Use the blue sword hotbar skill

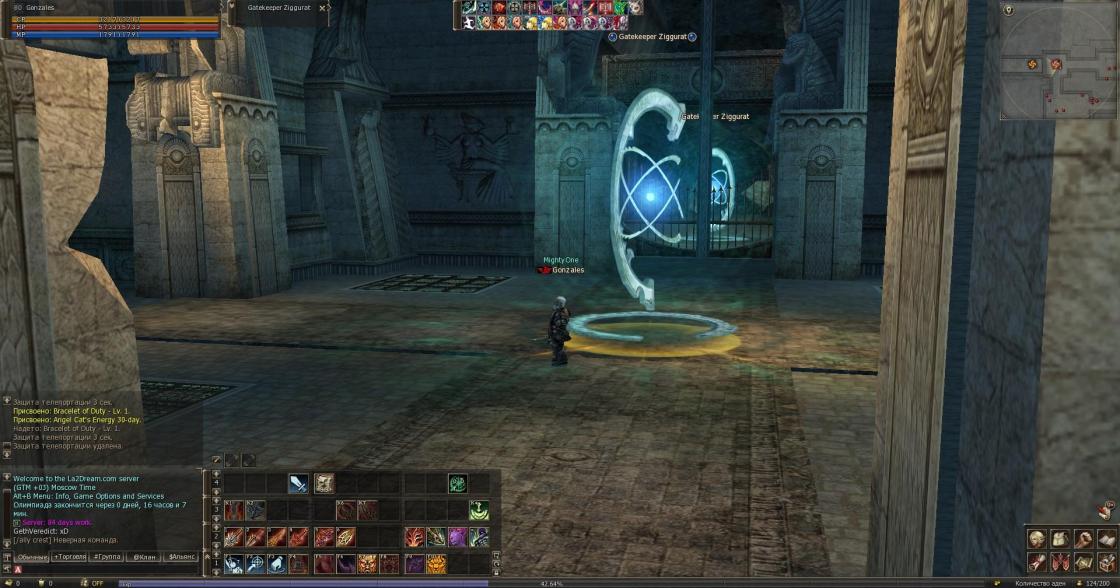pyautogui.click(x=298, y=484)
